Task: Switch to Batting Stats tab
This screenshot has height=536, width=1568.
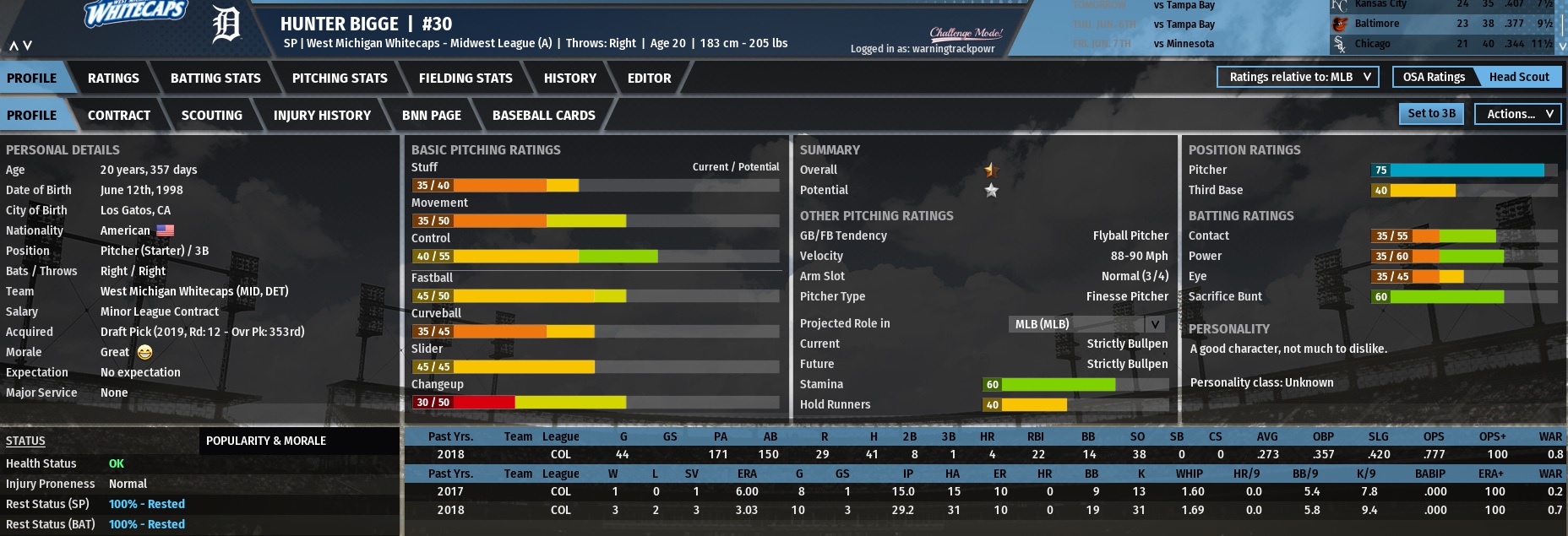Action: coord(215,78)
